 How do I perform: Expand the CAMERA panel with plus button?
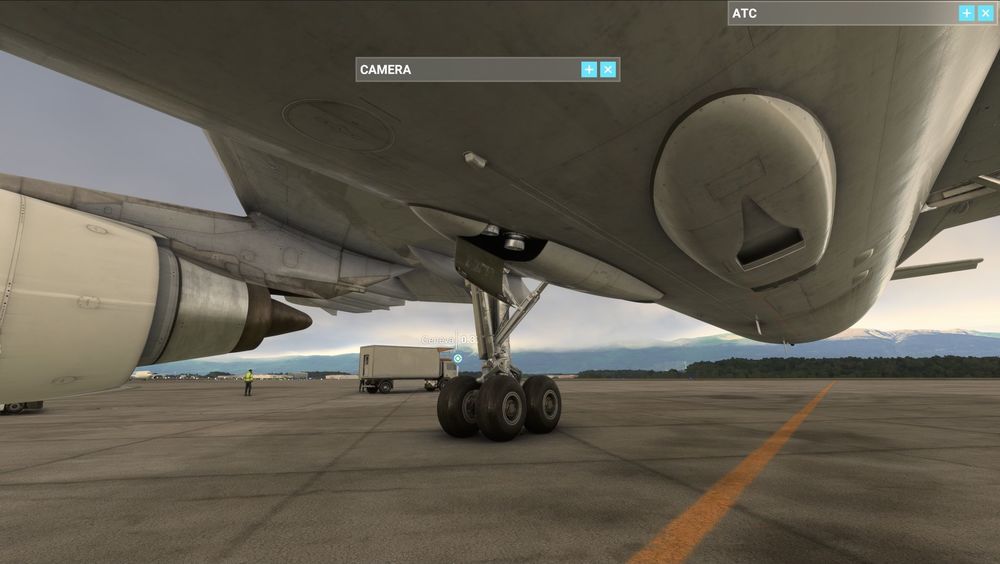click(589, 69)
